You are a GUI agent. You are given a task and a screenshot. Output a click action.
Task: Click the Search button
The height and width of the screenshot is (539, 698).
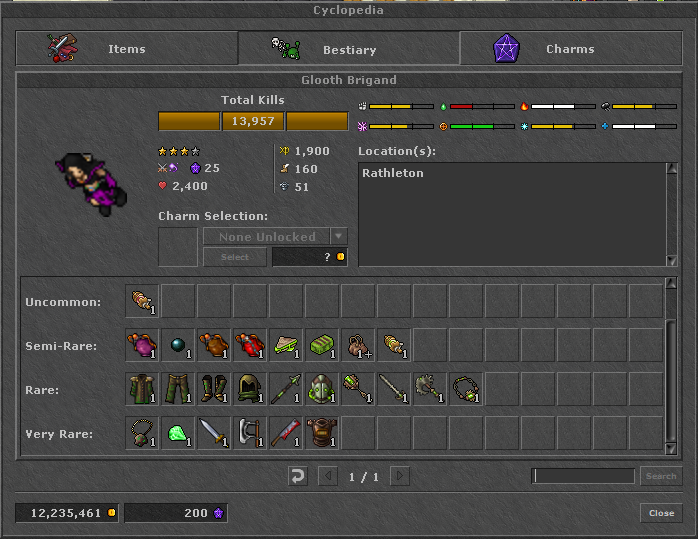pyautogui.click(x=660, y=476)
